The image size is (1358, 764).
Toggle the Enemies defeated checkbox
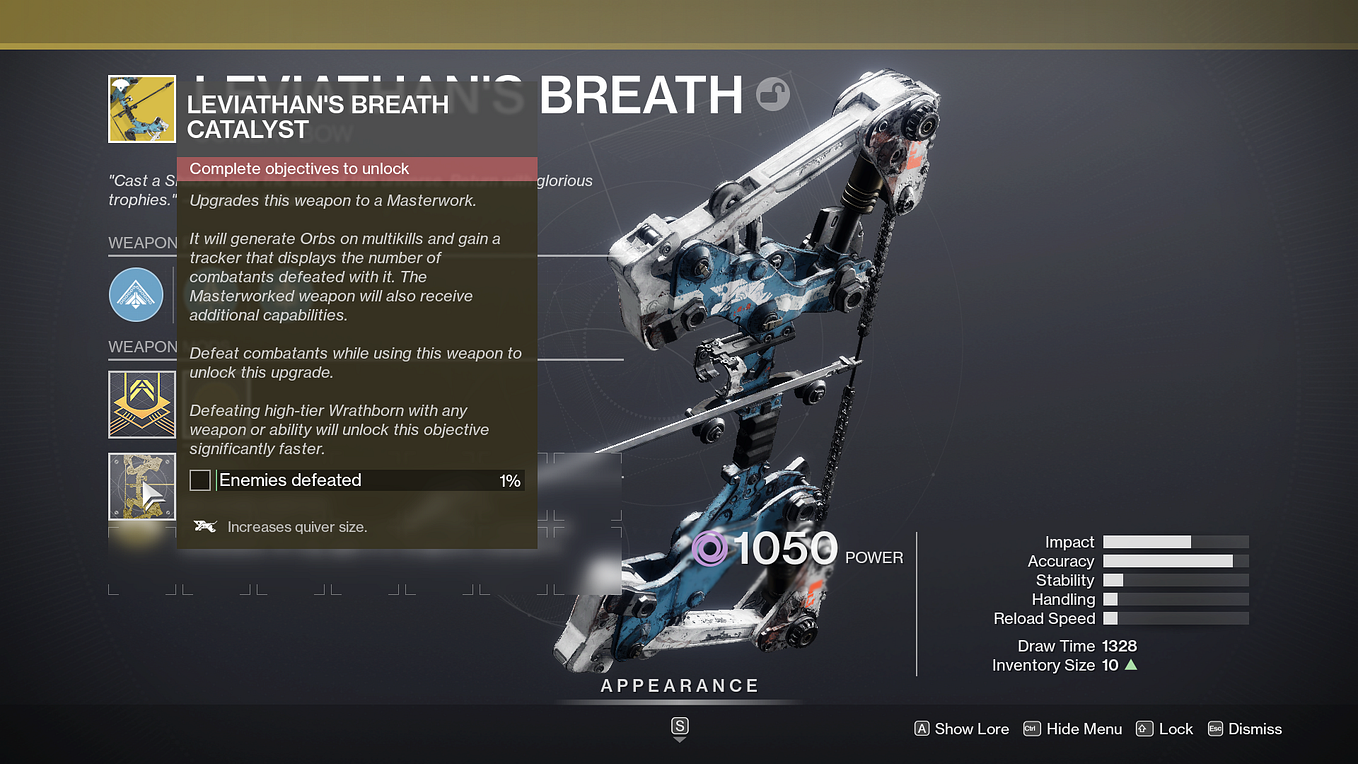coord(199,480)
